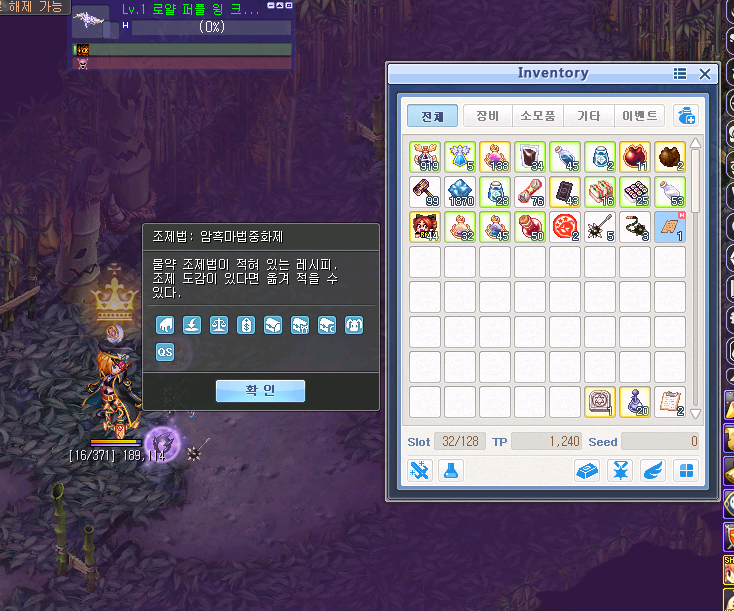Select the wooden hammer item slot
Viewport: 734px width, 611px height.
click(x=425, y=192)
